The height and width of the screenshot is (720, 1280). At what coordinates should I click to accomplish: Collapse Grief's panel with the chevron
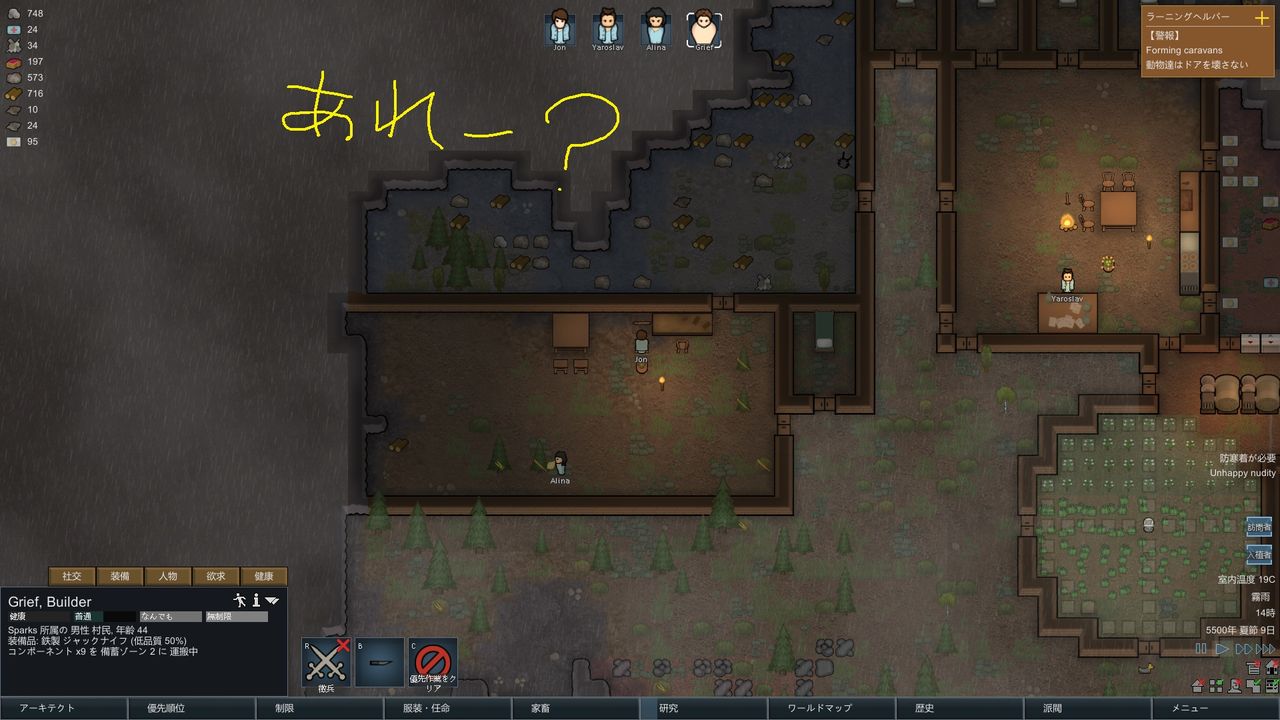click(270, 601)
